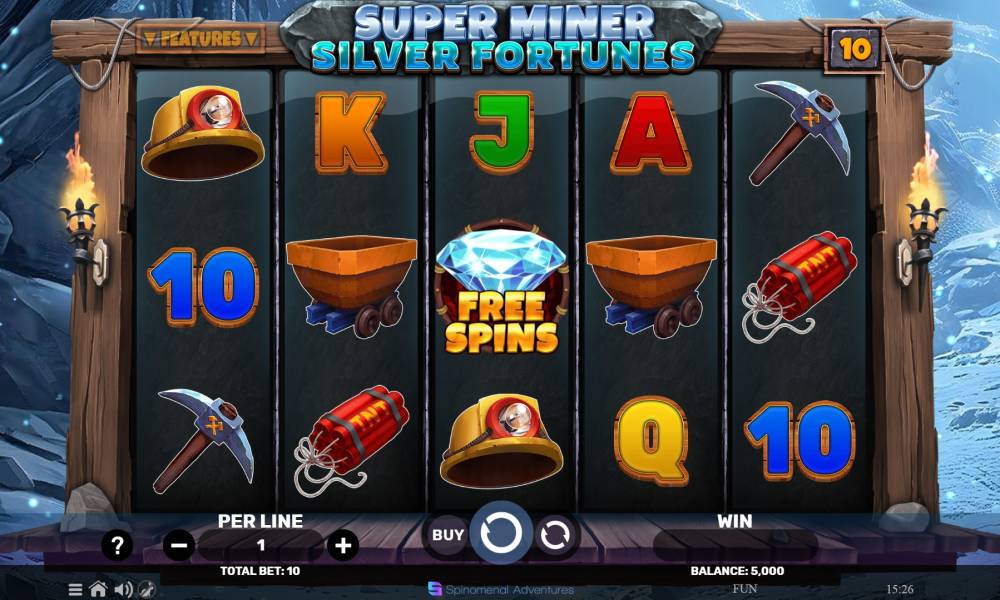Open the help question mark button
The image size is (1000, 600).
(x=118, y=545)
